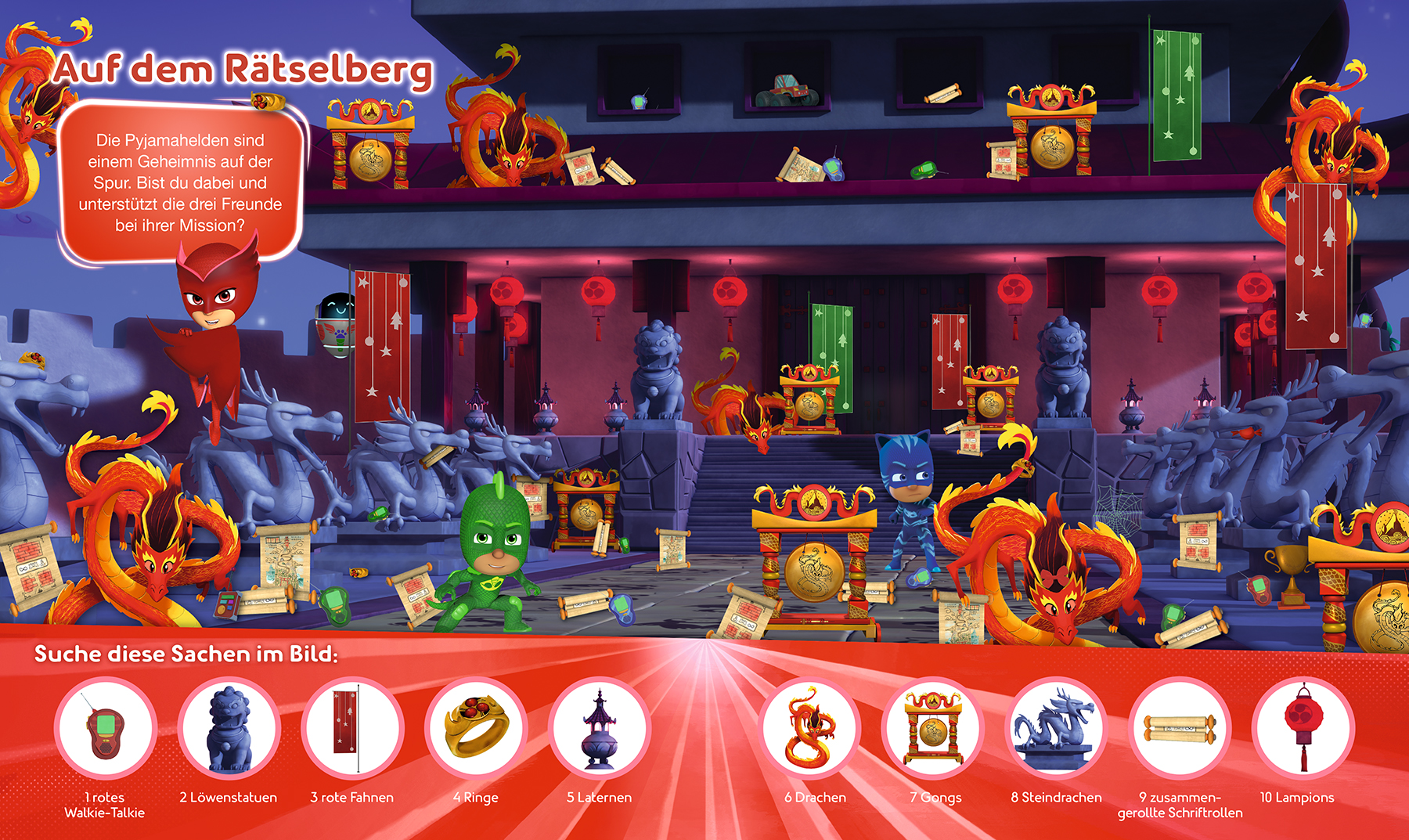Screen dimensions: 1409x840
Task: Select the rolled-up Schriftrollen scroll icon
Action: [1180, 729]
